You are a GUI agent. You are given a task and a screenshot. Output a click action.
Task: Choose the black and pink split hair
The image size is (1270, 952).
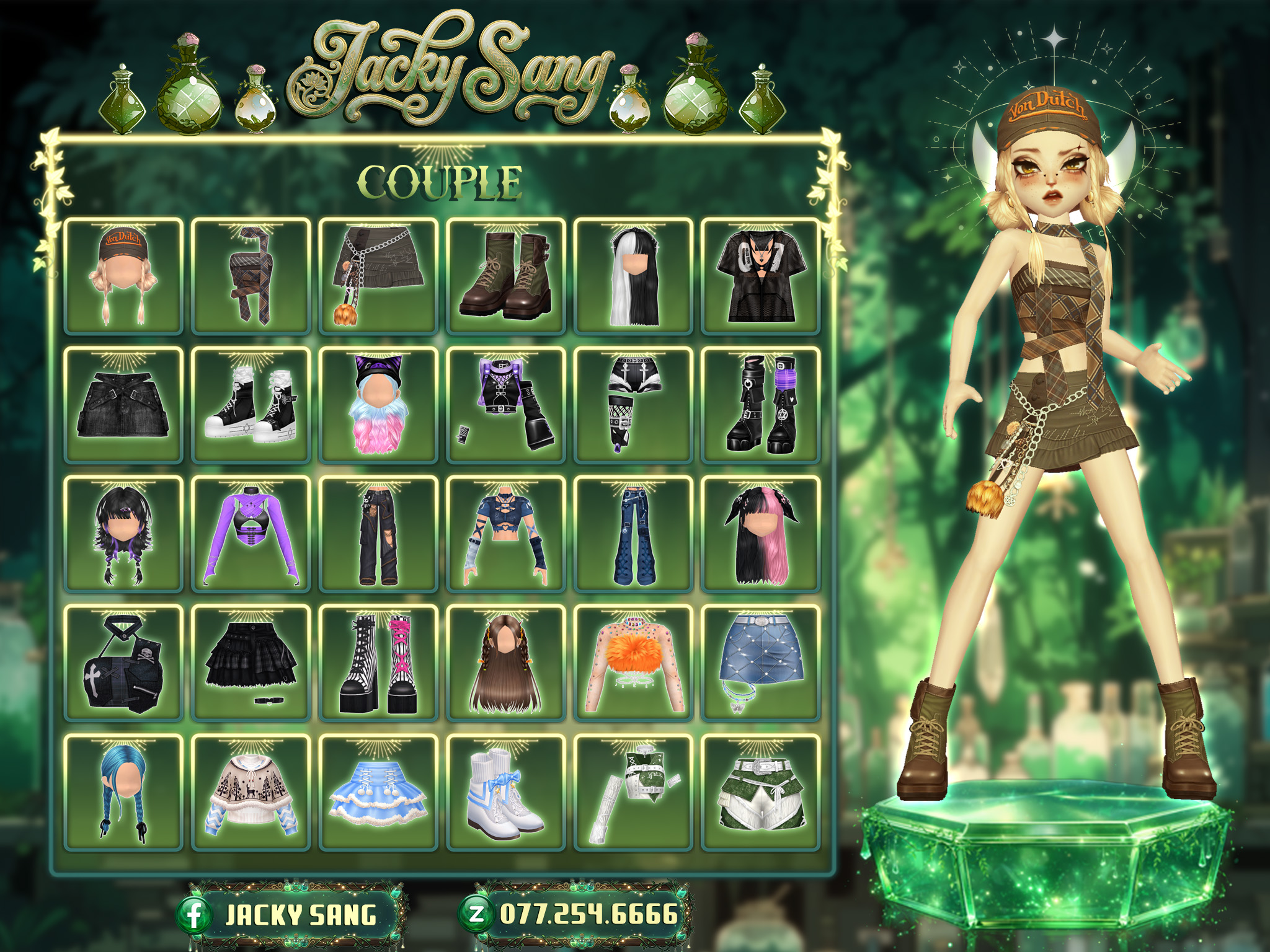[760, 534]
